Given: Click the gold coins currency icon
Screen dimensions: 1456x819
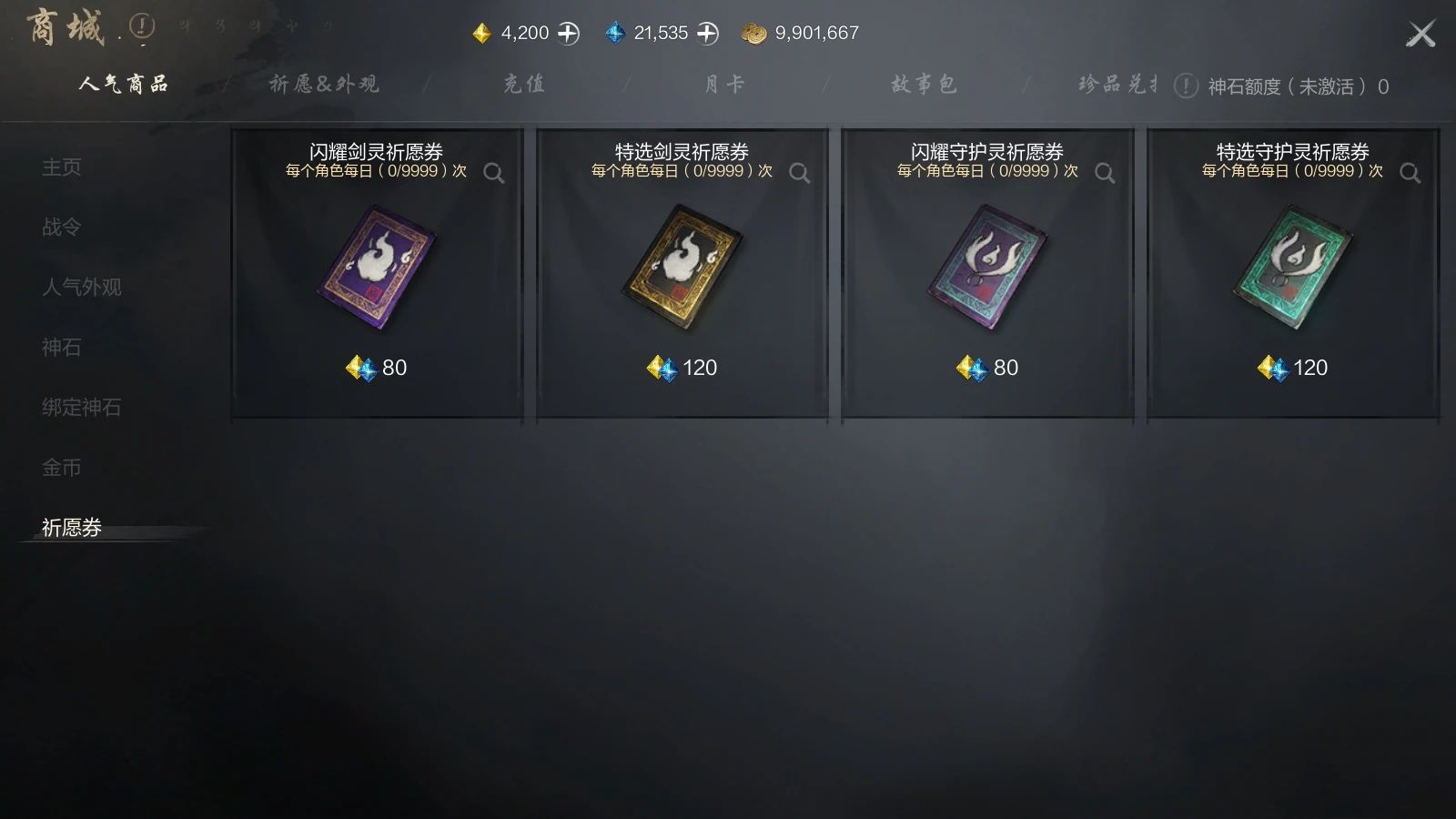Looking at the screenshot, I should tap(753, 32).
